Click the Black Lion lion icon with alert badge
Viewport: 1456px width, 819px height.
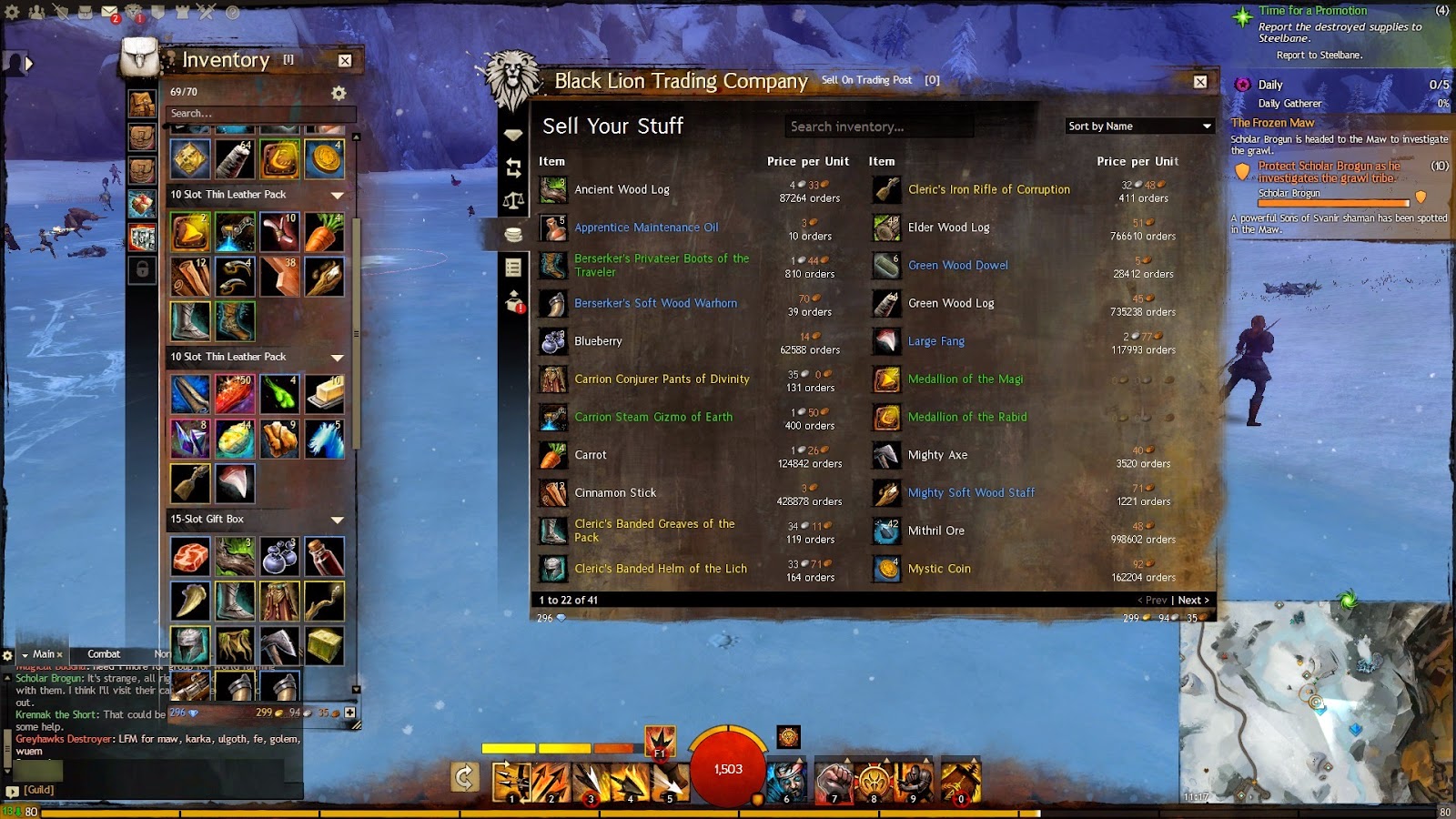(134, 10)
